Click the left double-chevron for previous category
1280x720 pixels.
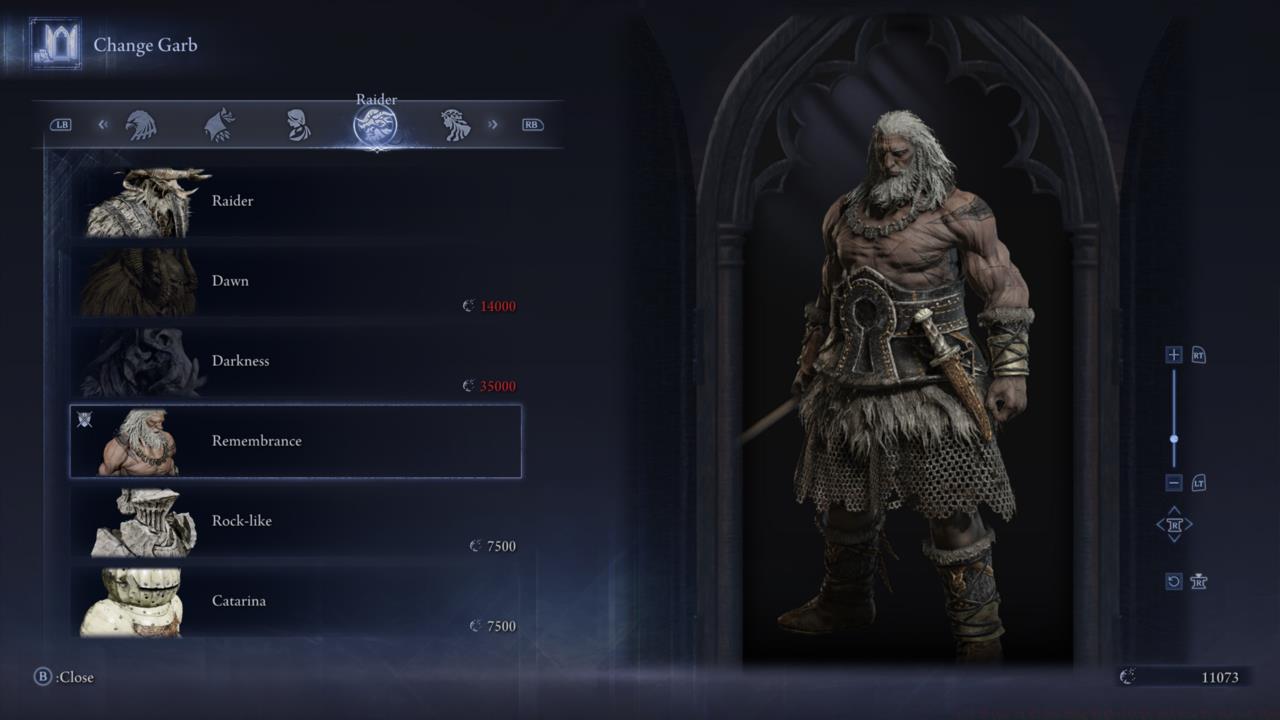click(x=102, y=123)
